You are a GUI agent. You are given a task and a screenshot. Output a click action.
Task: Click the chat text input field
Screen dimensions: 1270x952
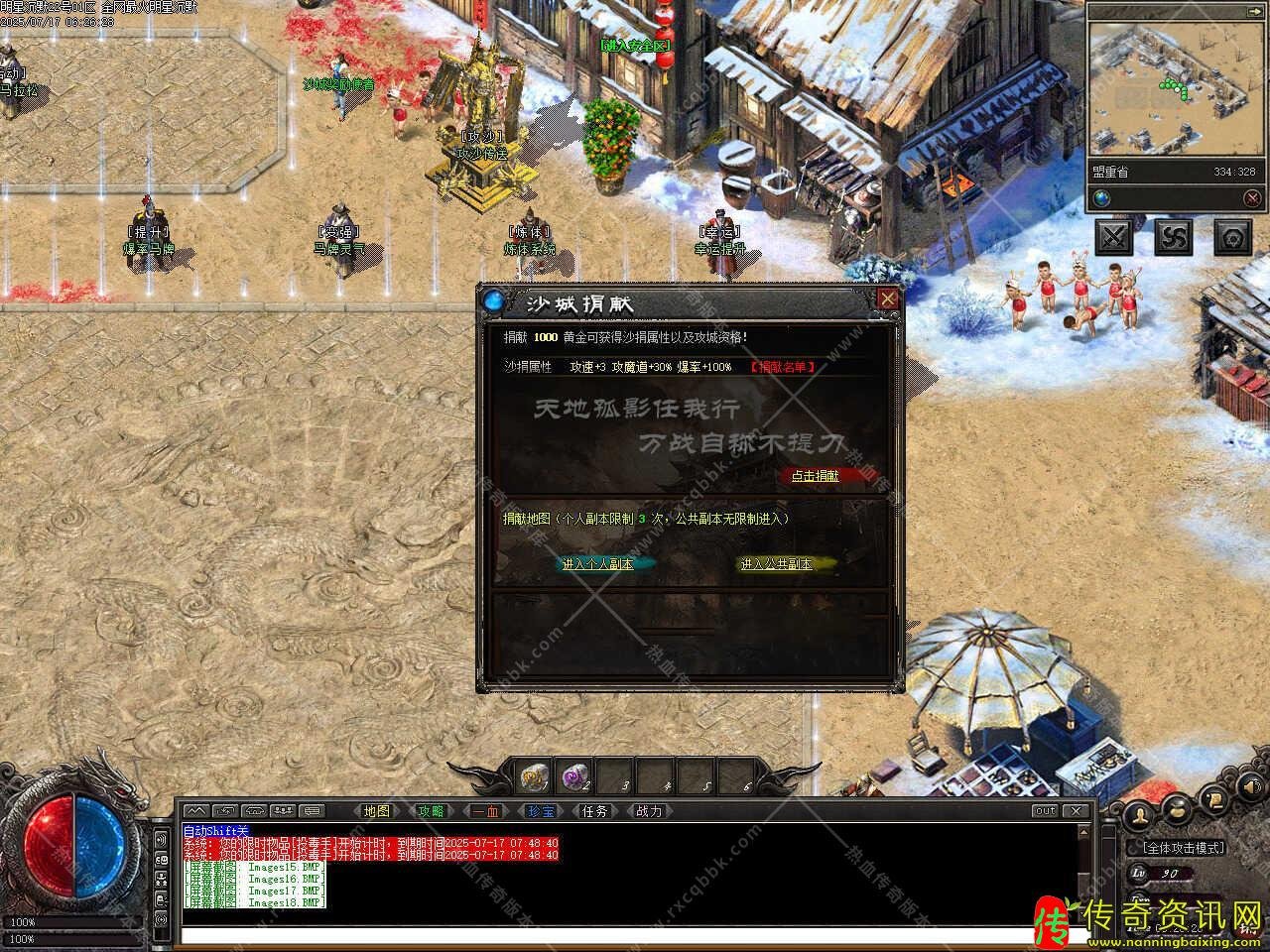click(625, 935)
